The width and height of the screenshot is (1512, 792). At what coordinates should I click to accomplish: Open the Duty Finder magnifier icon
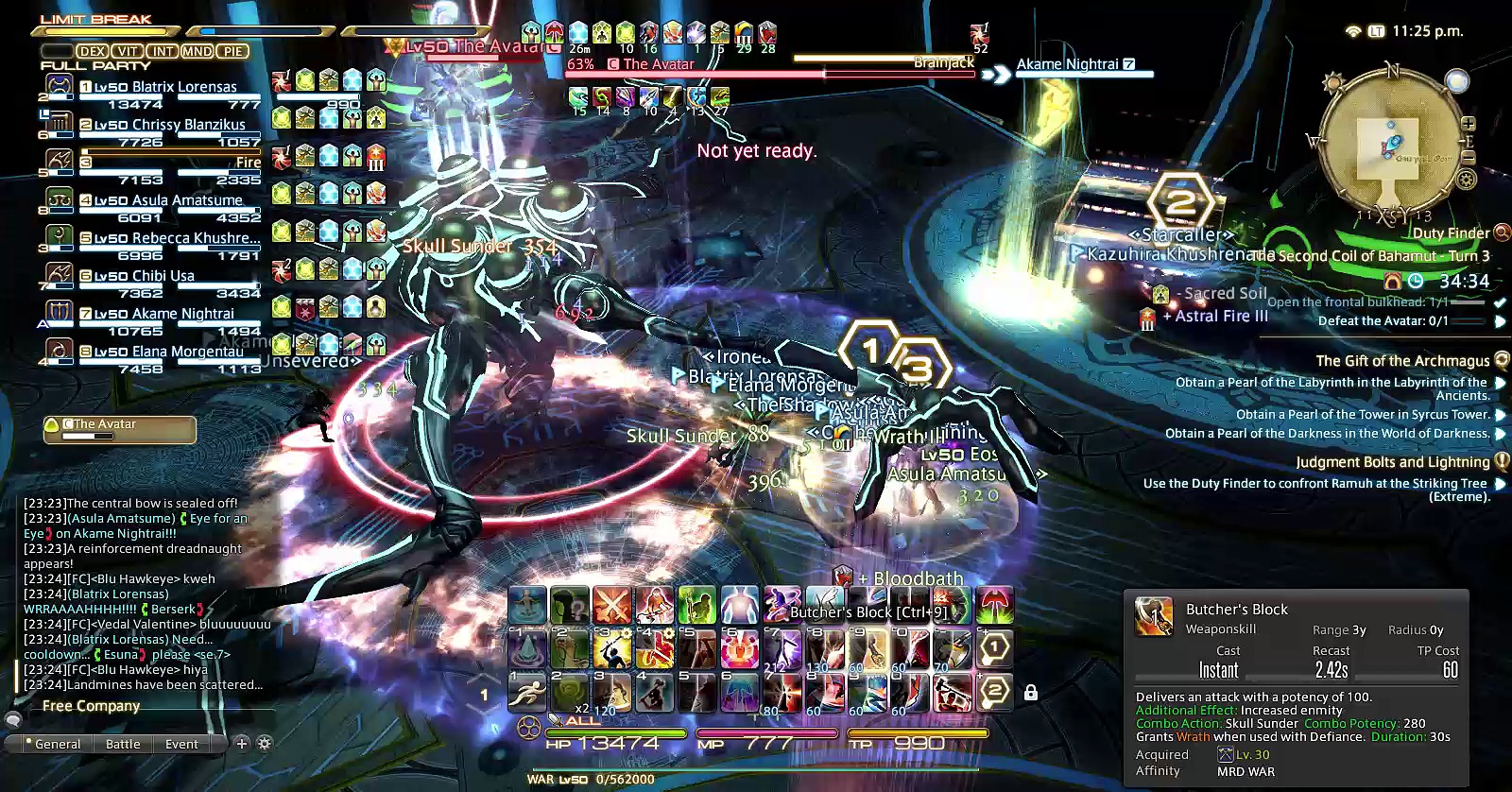pos(1502,232)
